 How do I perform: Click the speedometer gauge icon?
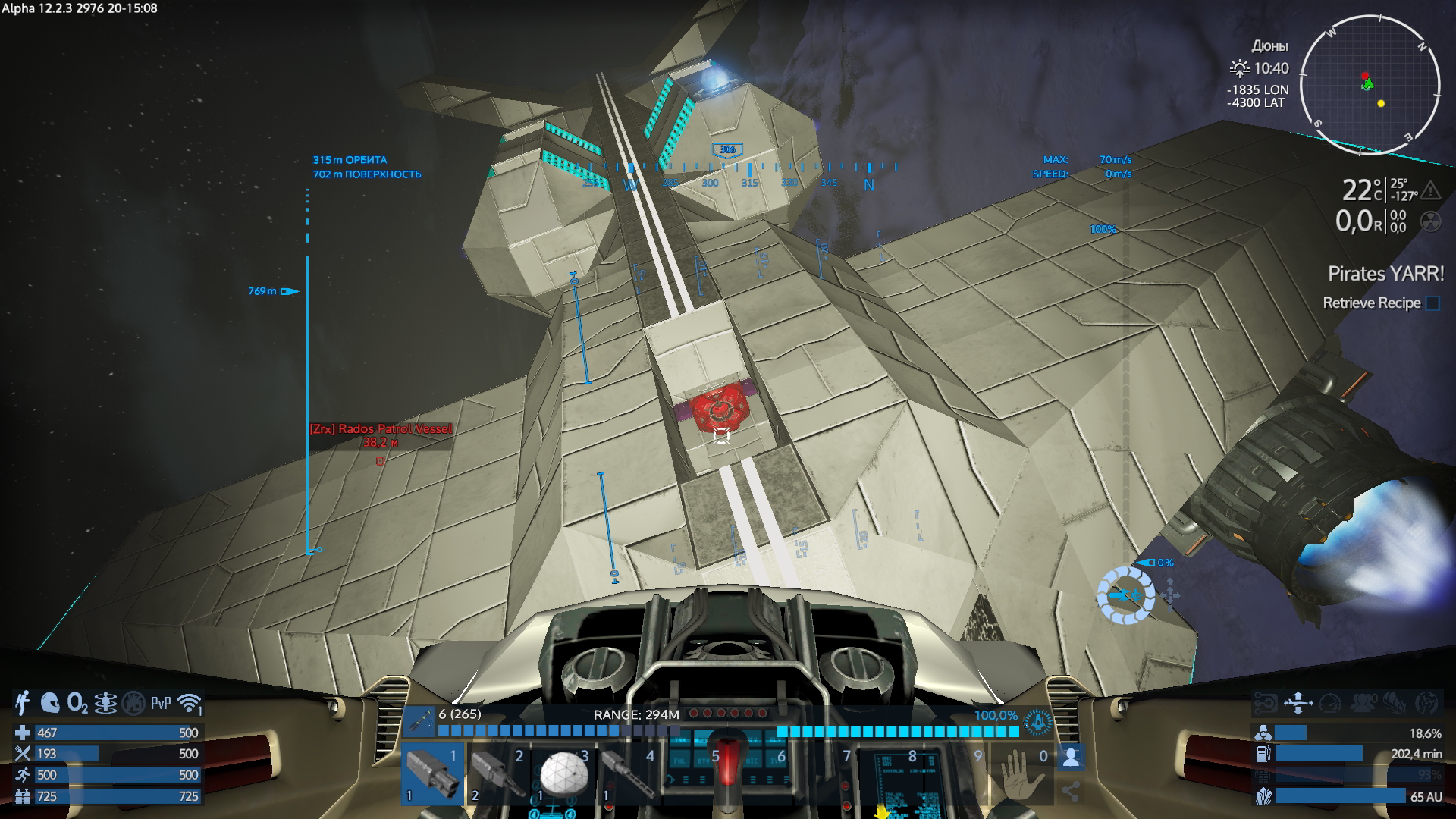coord(1331,704)
